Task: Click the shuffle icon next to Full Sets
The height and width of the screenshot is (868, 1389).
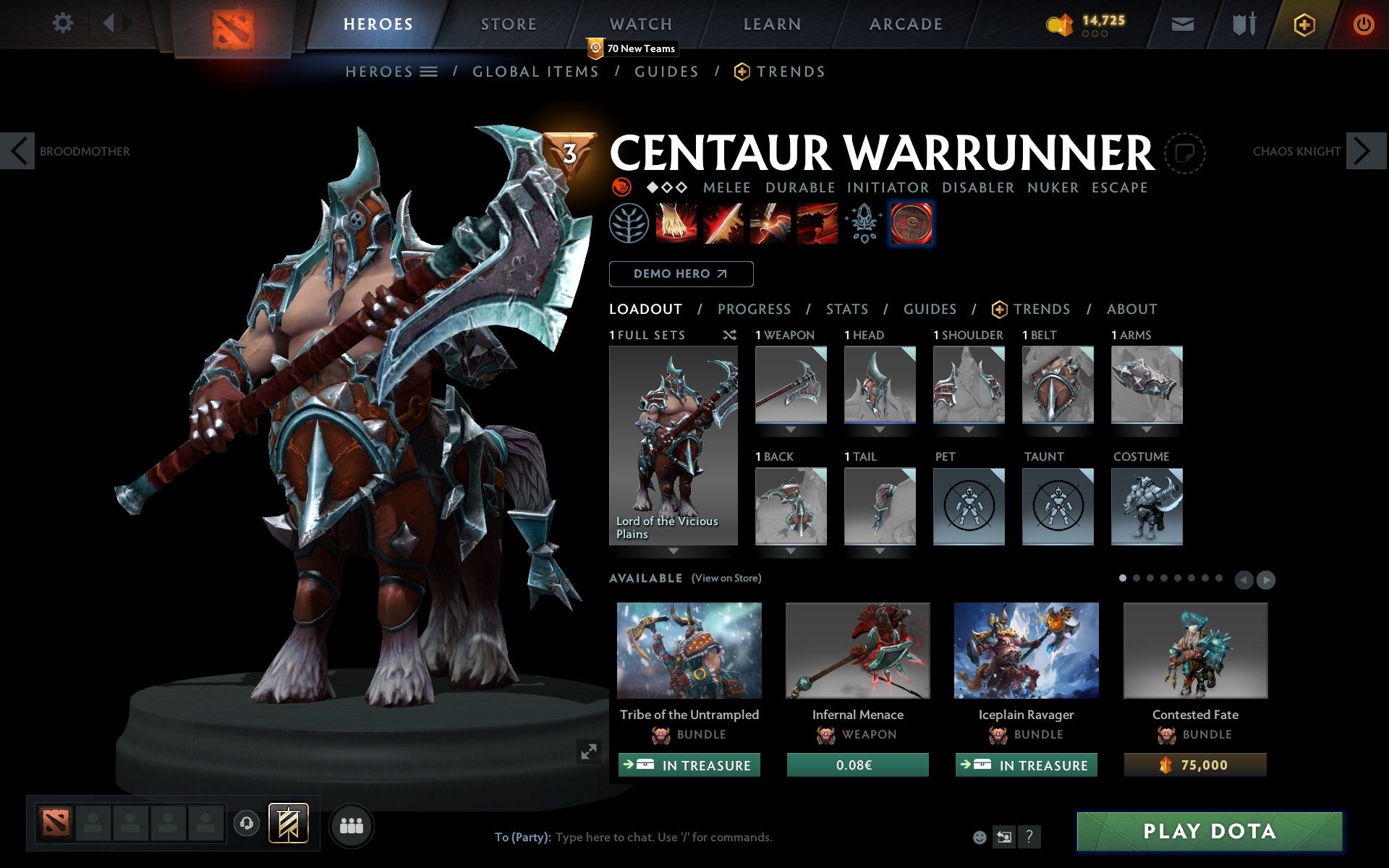Action: [729, 335]
